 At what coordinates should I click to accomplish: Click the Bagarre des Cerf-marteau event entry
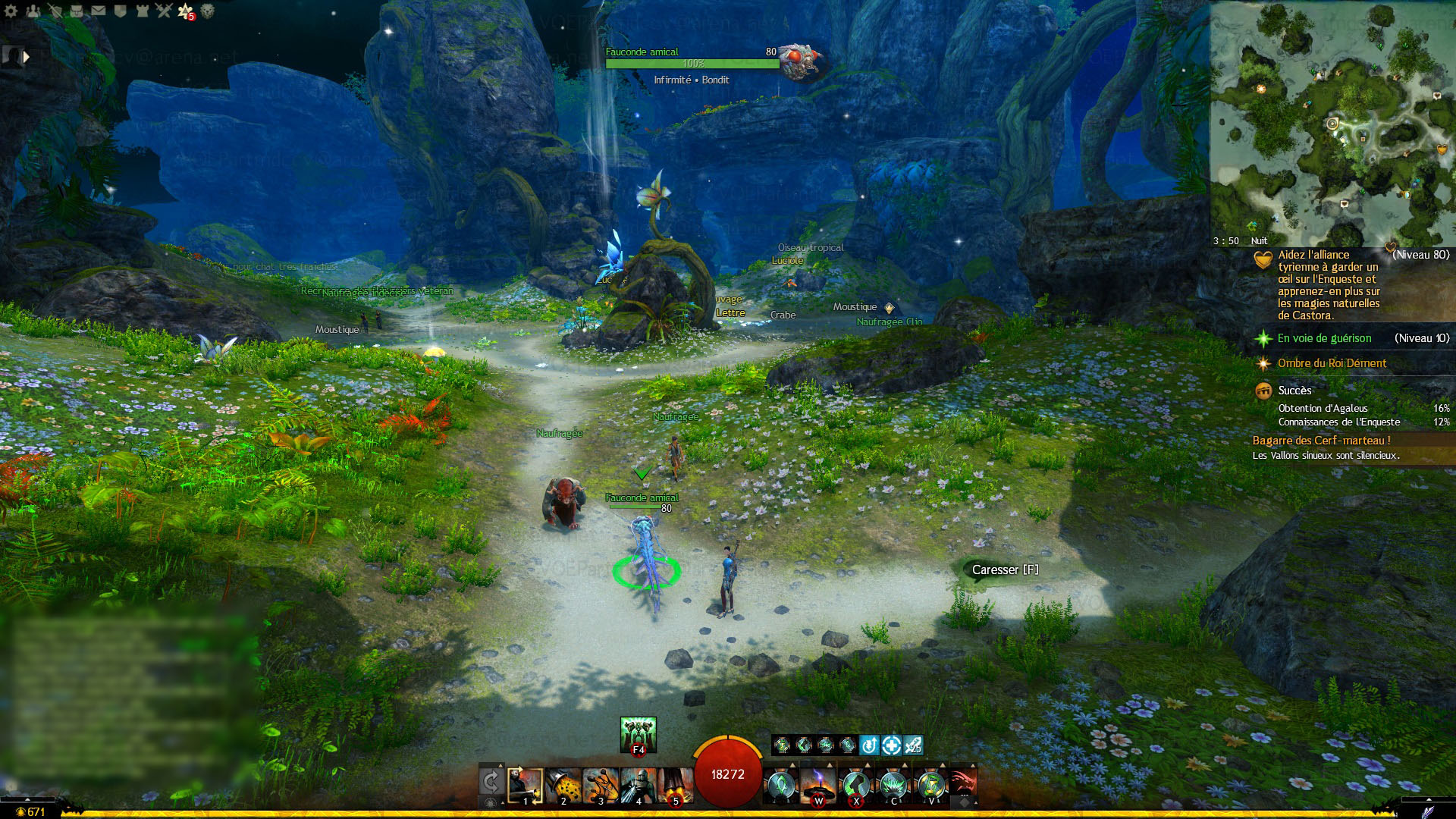tap(1321, 441)
